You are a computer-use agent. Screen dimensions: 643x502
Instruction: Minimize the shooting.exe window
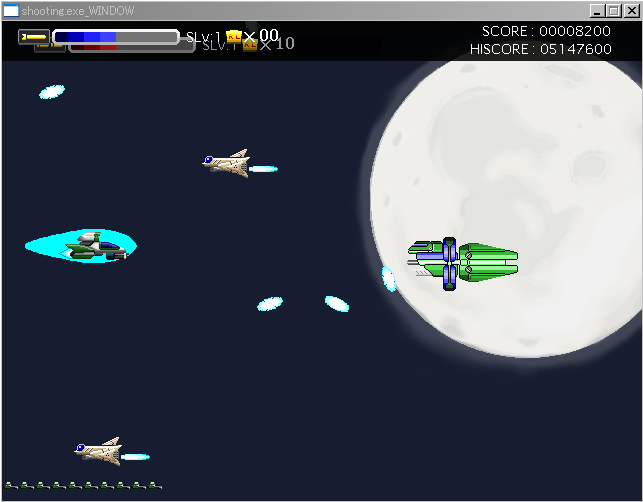click(597, 10)
